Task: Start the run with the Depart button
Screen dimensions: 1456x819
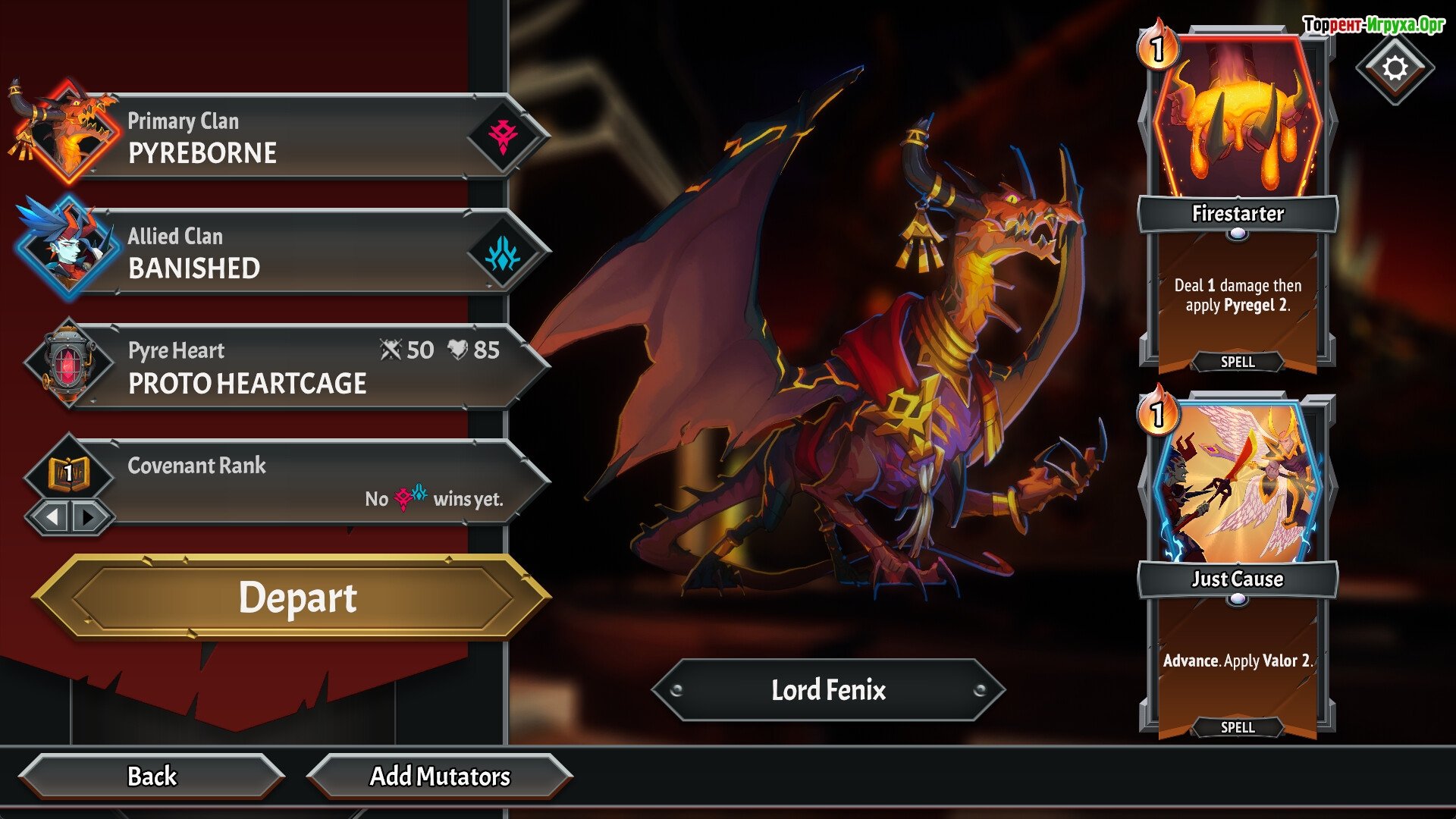Action: (x=296, y=598)
